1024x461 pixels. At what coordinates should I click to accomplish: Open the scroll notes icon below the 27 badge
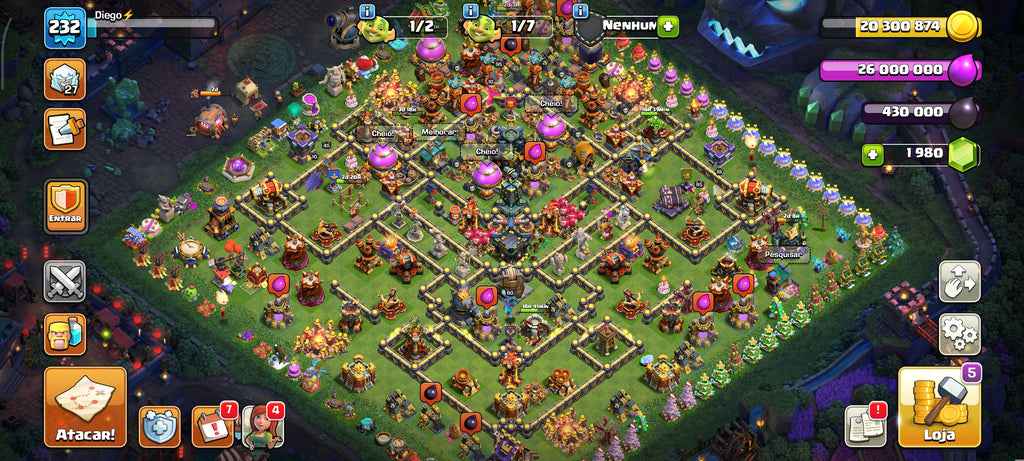[65, 129]
